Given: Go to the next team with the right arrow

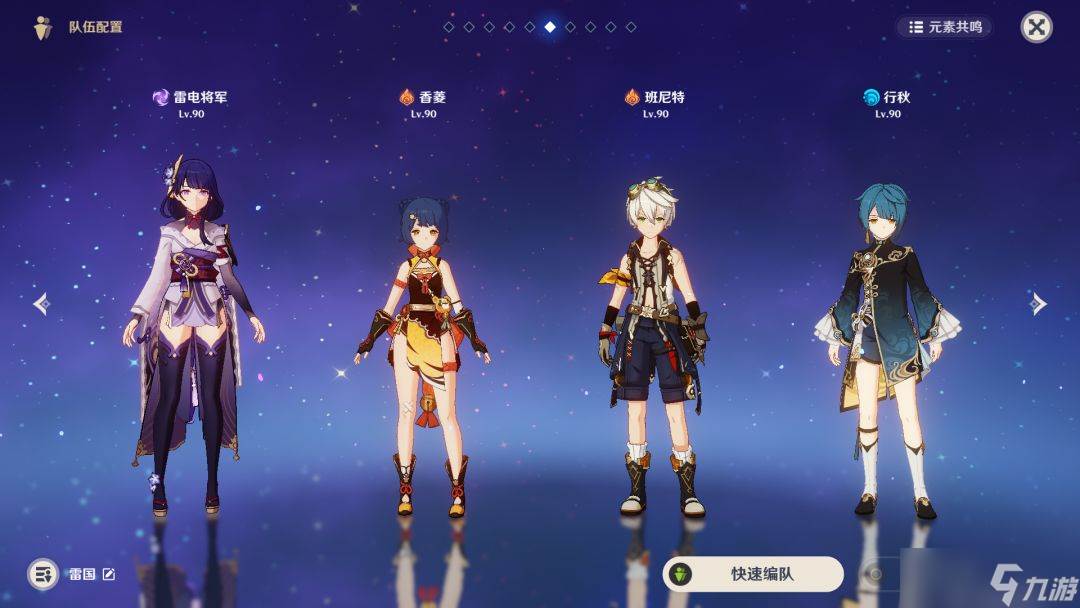Looking at the screenshot, I should pyautogui.click(x=1038, y=303).
